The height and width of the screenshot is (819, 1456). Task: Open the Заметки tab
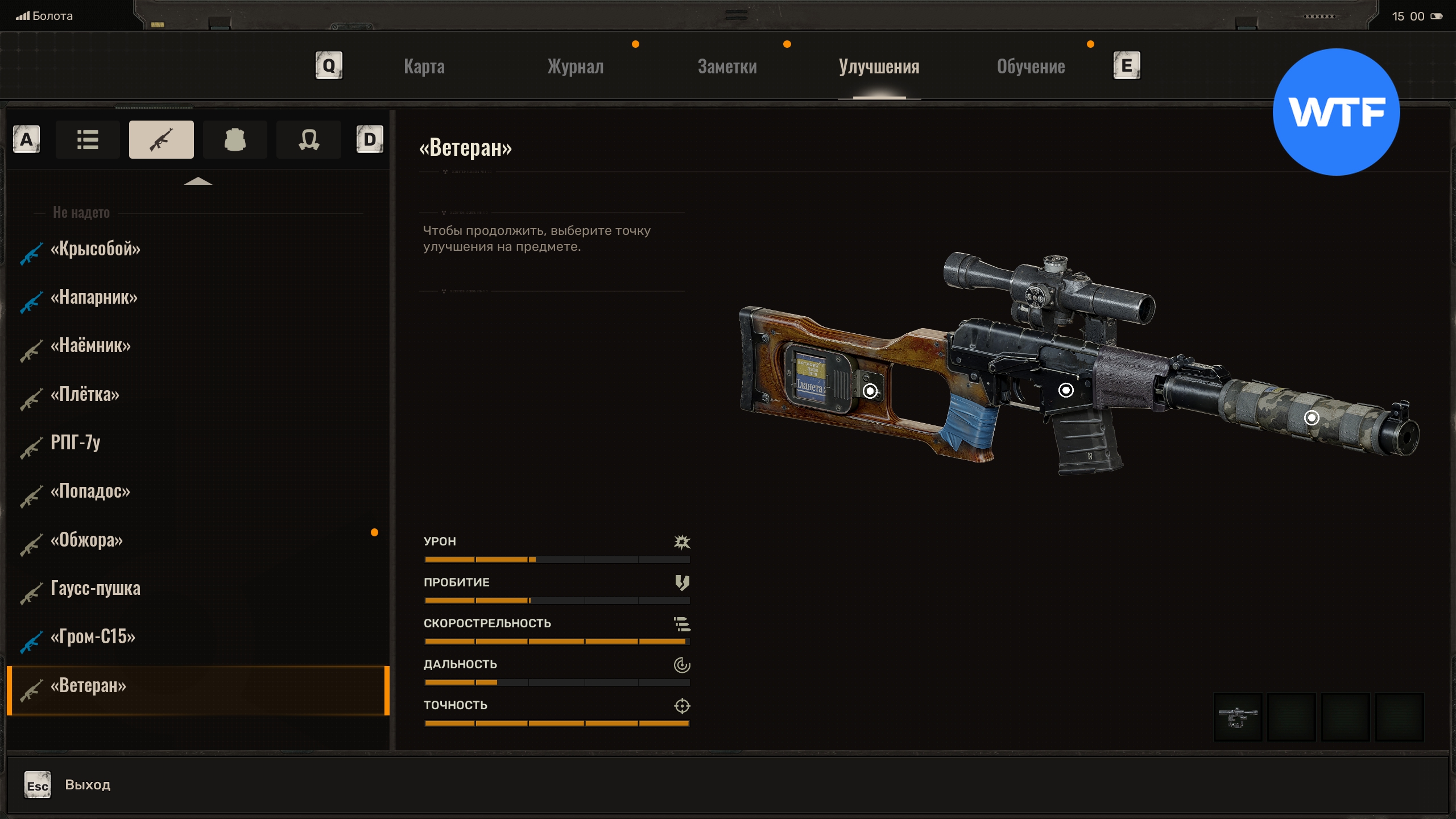727,67
